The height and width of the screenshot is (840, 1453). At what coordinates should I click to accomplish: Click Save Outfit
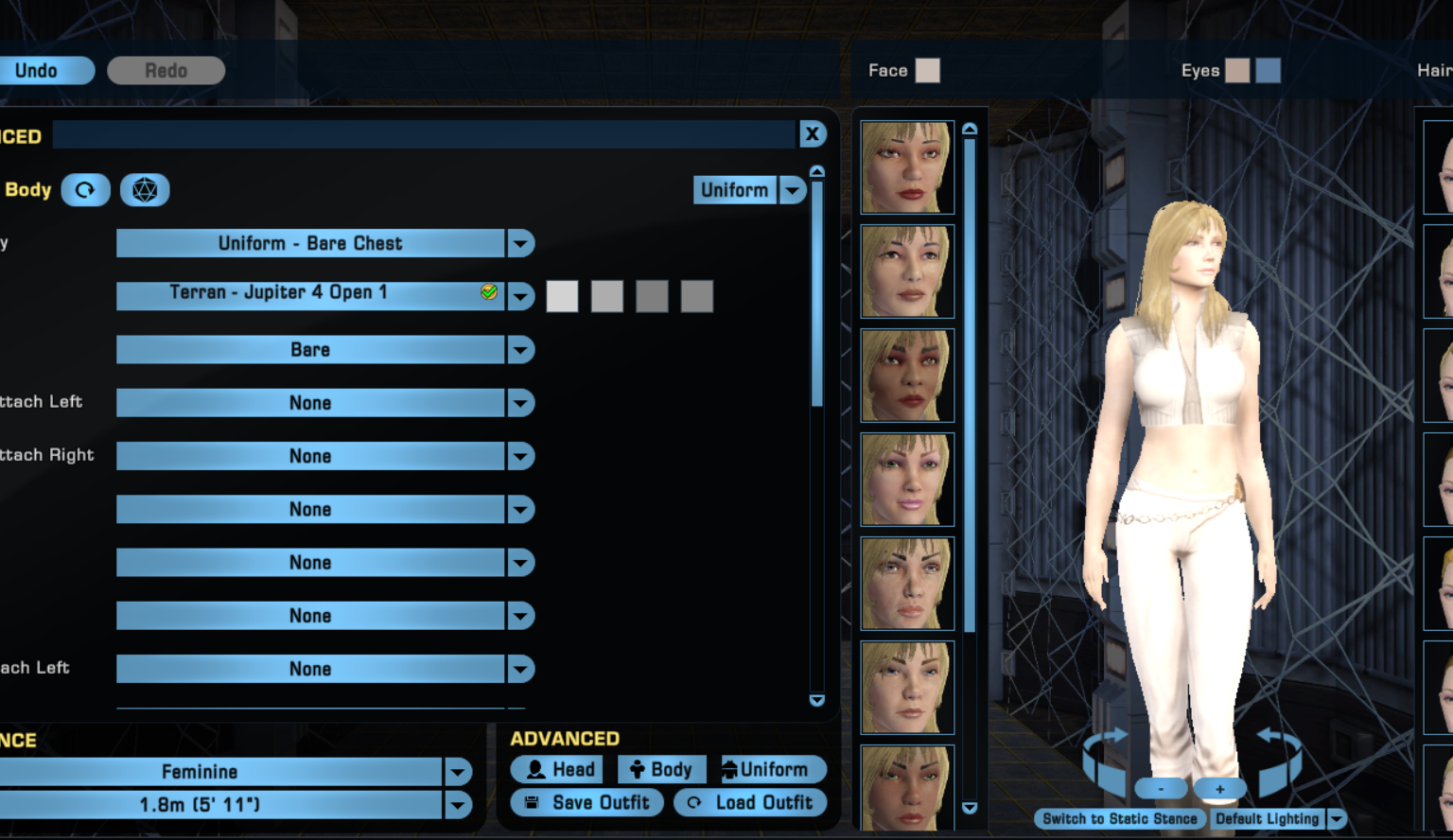[586, 802]
